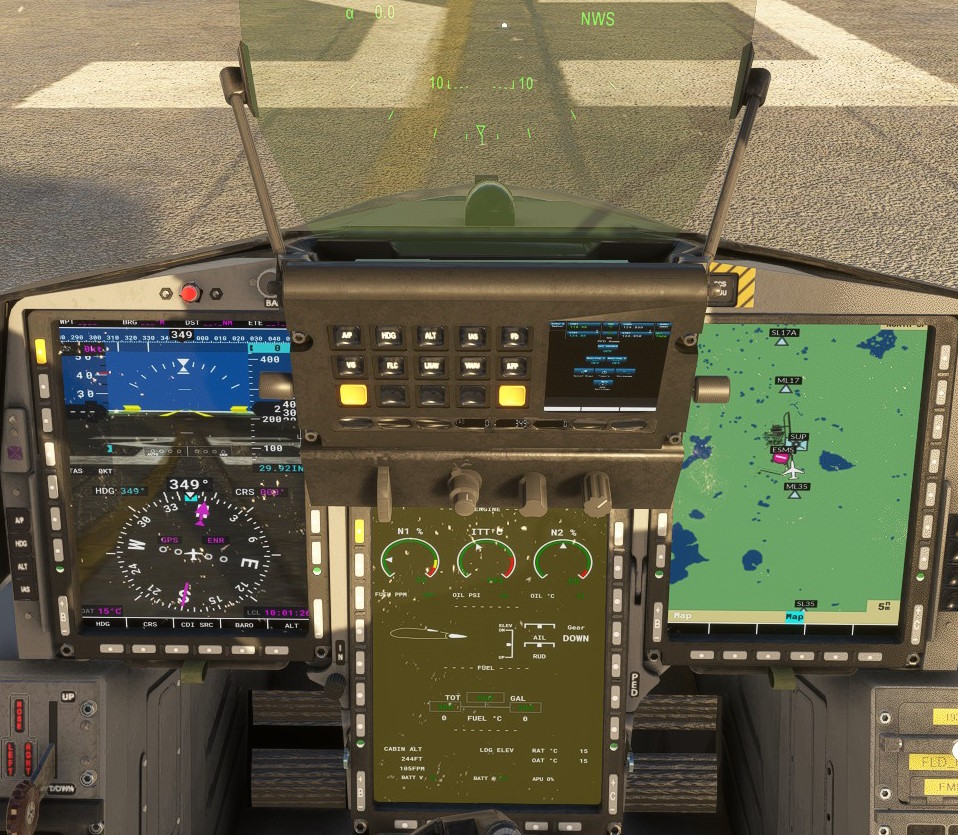The height and width of the screenshot is (835, 958).
Task: Toggle the FD flight director button
Action: 513,337
